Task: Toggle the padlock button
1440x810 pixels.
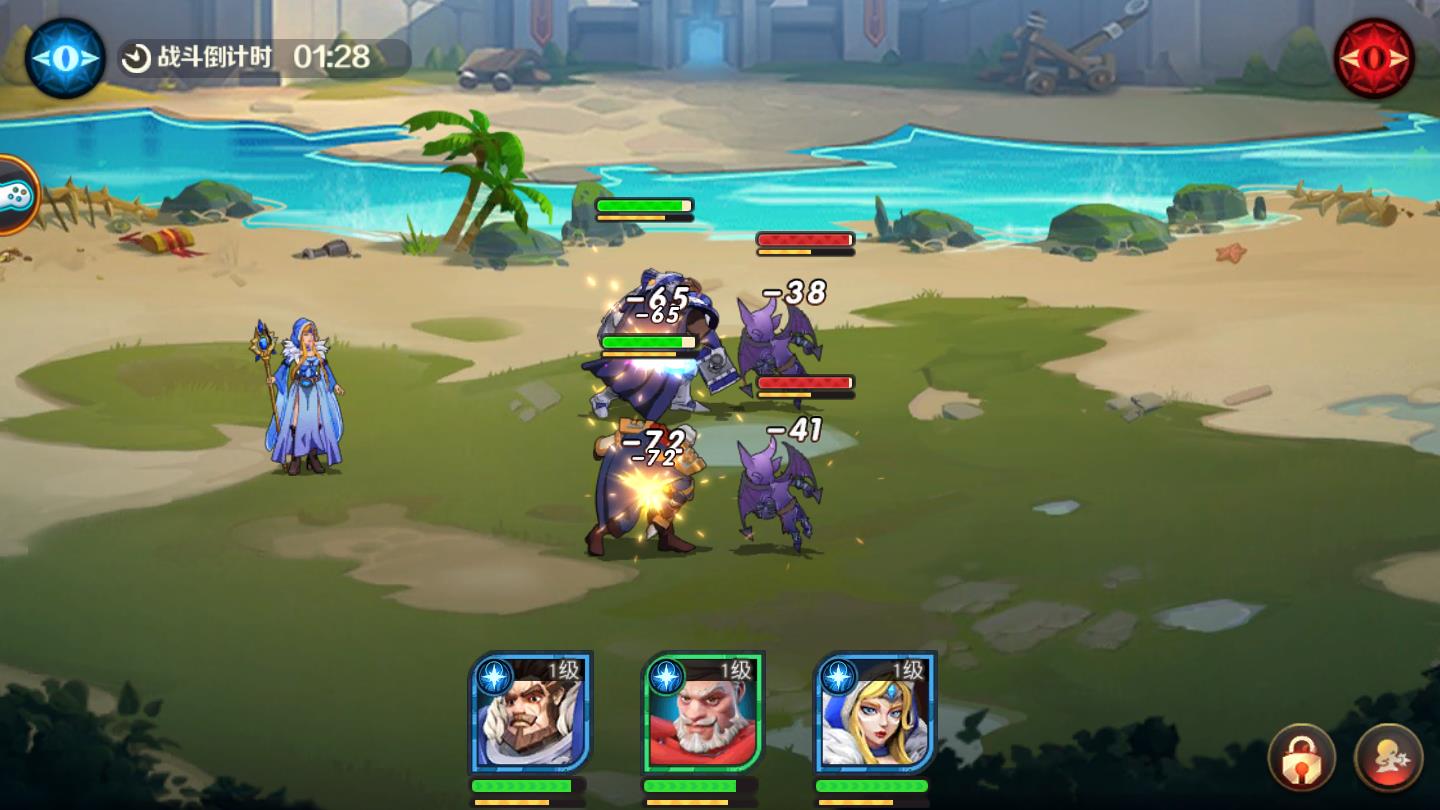Action: pos(1301,757)
